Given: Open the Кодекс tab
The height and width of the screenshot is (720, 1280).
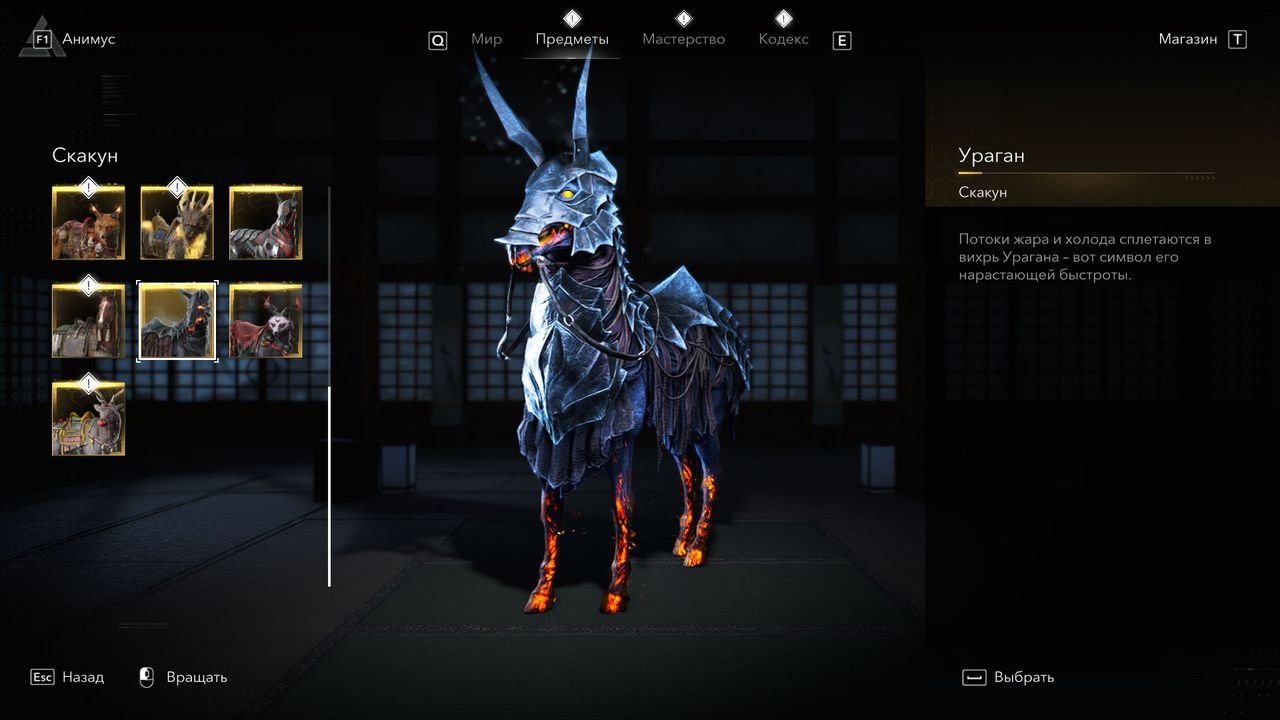Looking at the screenshot, I should (784, 40).
